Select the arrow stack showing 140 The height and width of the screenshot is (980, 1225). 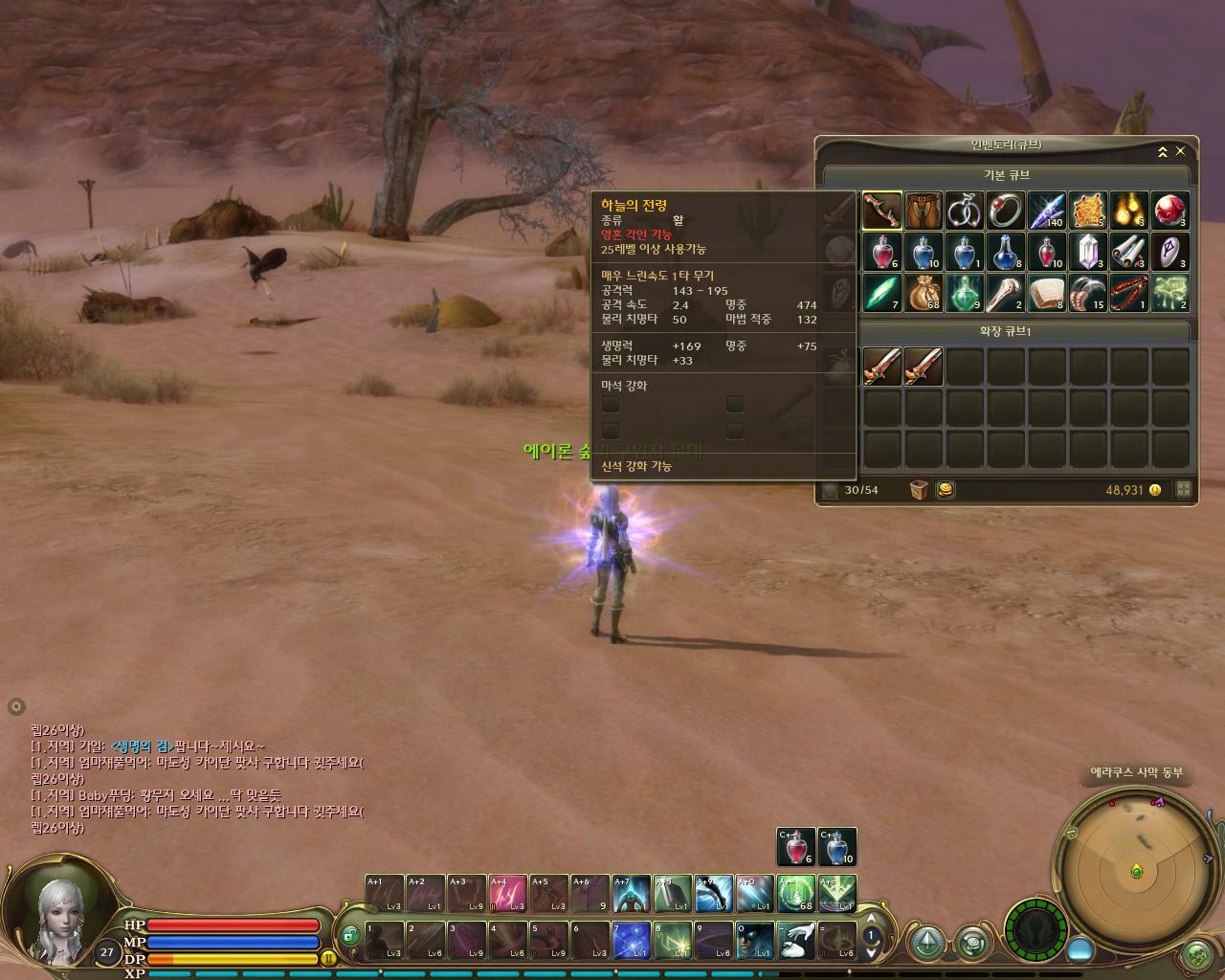click(1047, 211)
